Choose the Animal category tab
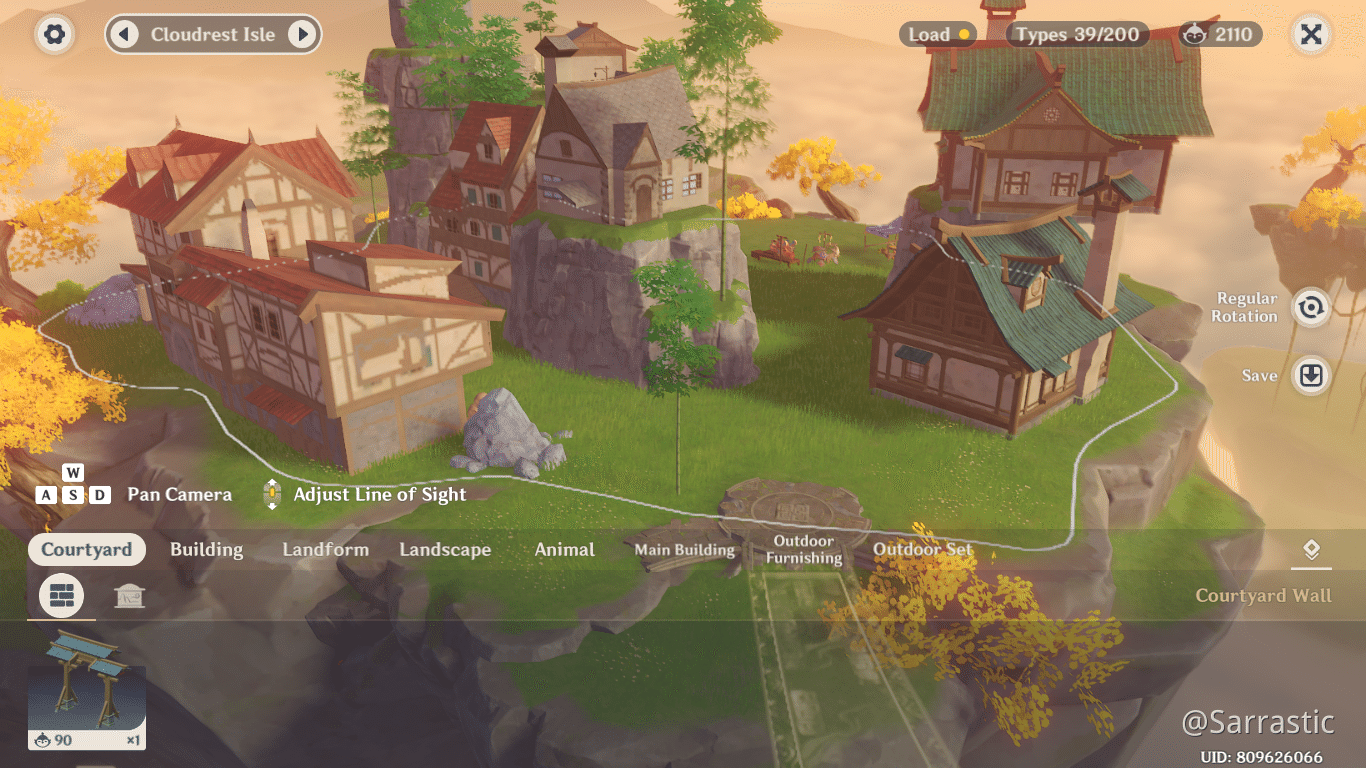Image resolution: width=1366 pixels, height=768 pixels. 564,550
